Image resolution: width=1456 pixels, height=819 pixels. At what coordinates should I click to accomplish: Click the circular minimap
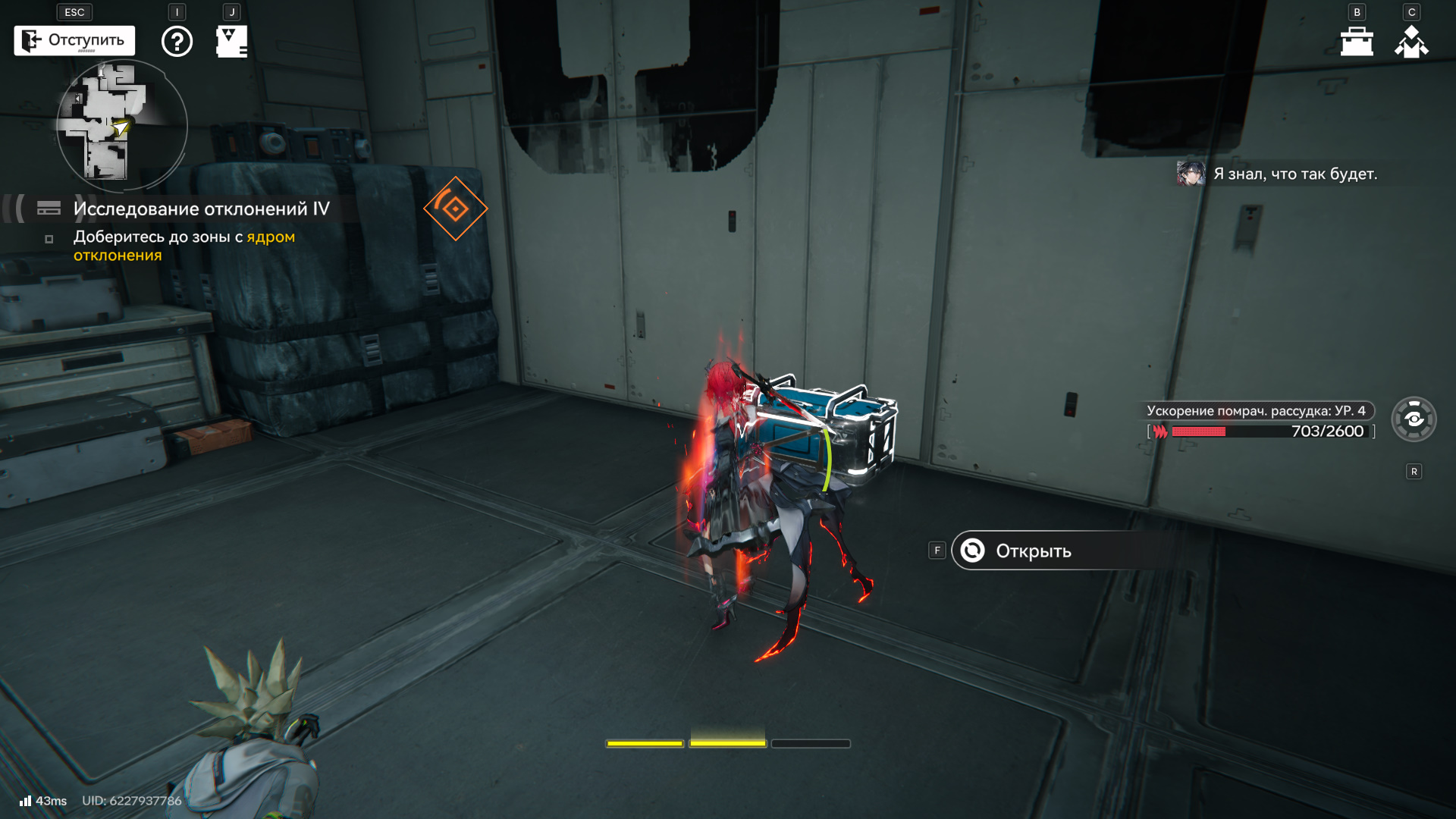coord(121,126)
